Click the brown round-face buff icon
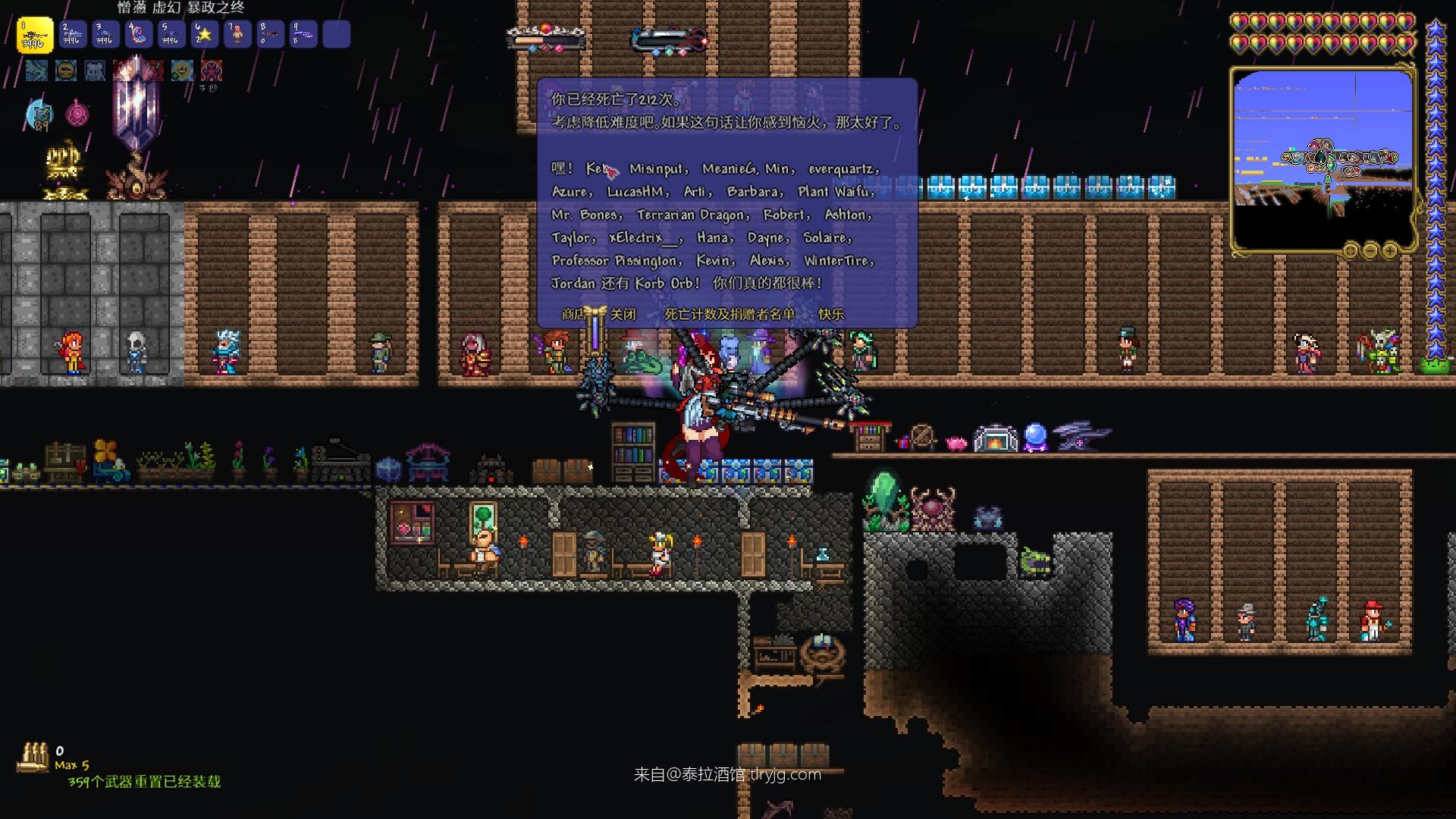 [66, 71]
